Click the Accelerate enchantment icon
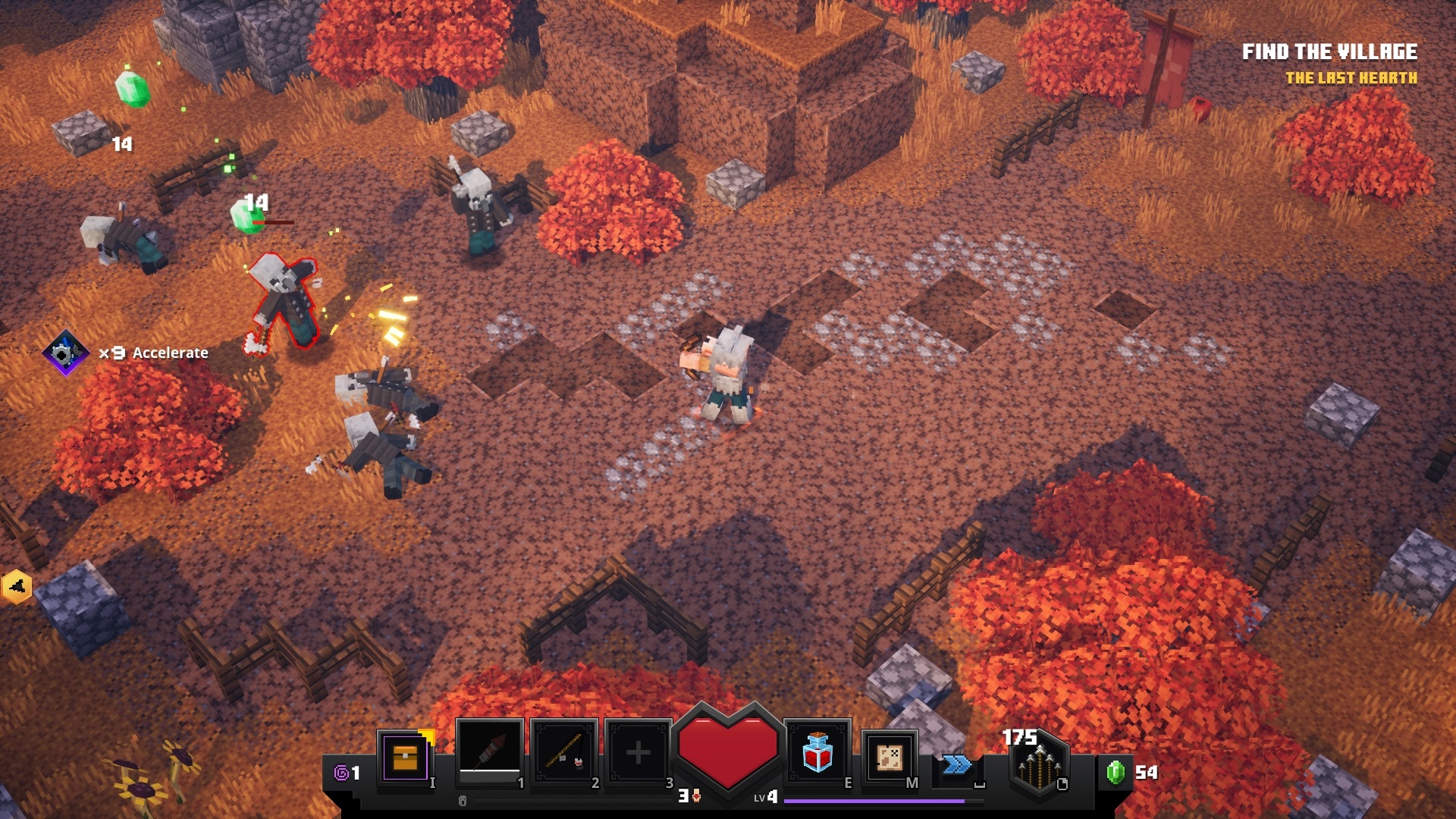Screen dimensions: 1456x819 pos(65,353)
